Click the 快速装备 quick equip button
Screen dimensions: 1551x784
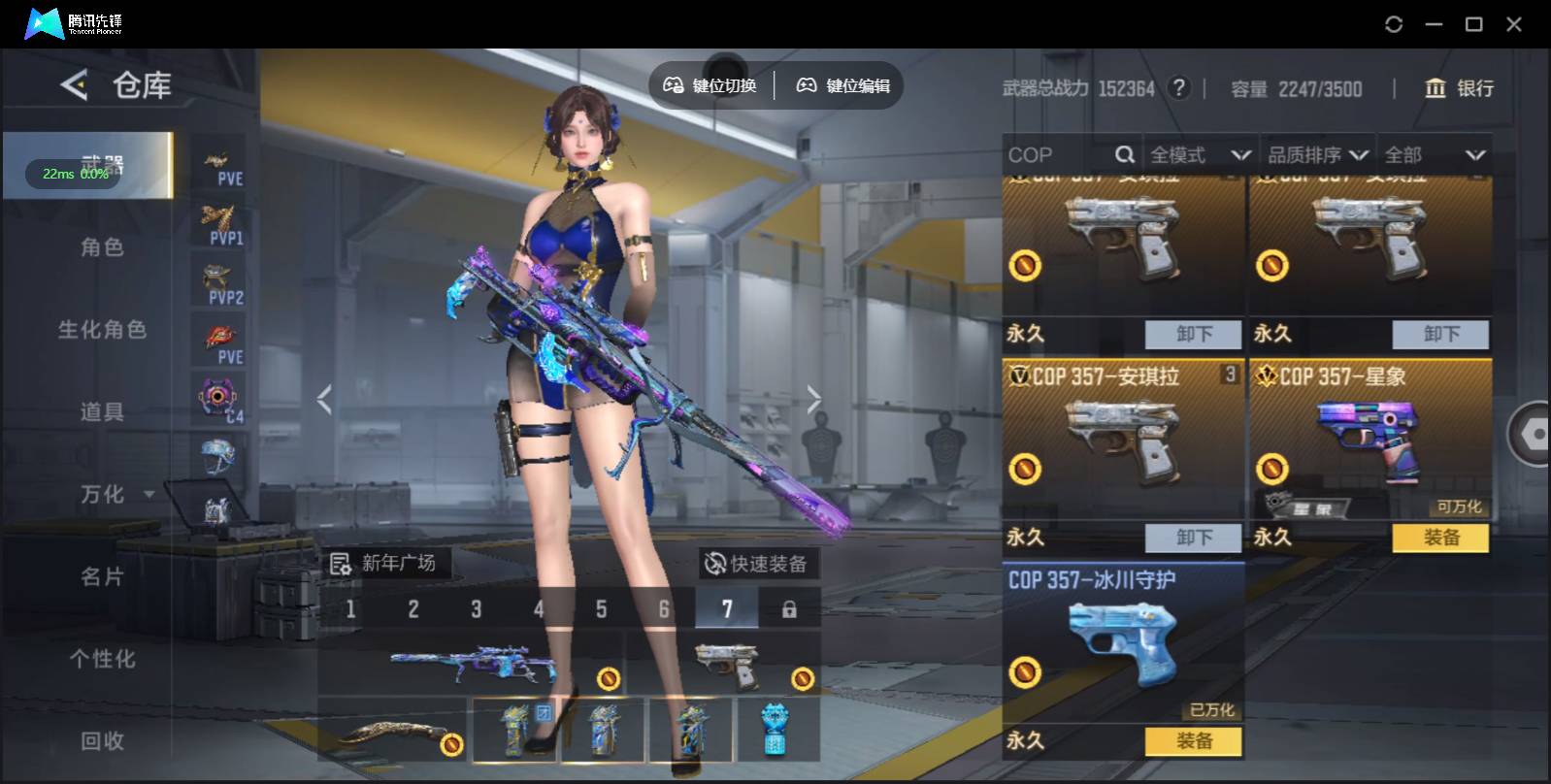click(x=758, y=564)
